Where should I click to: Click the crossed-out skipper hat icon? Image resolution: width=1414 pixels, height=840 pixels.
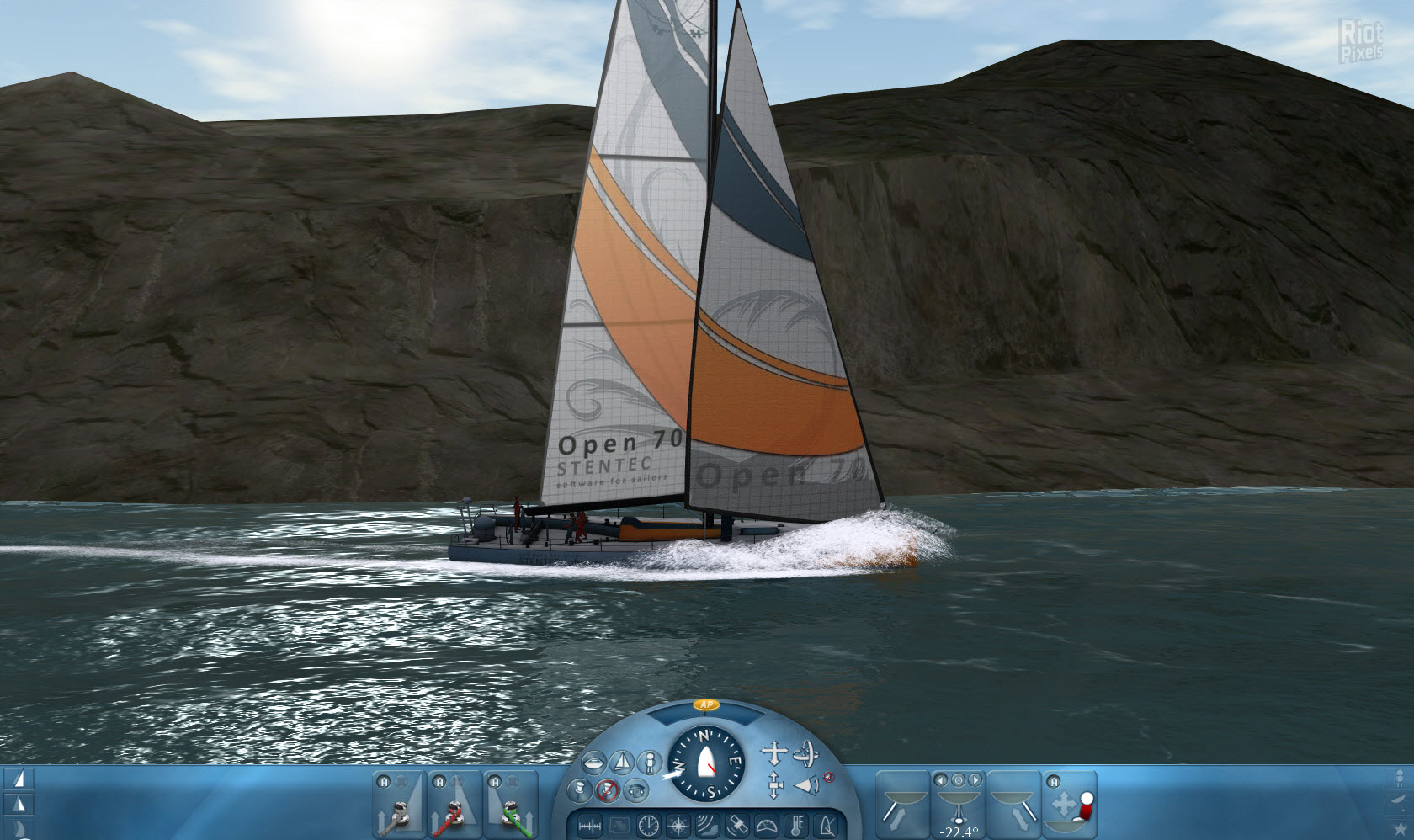pyautogui.click(x=608, y=790)
